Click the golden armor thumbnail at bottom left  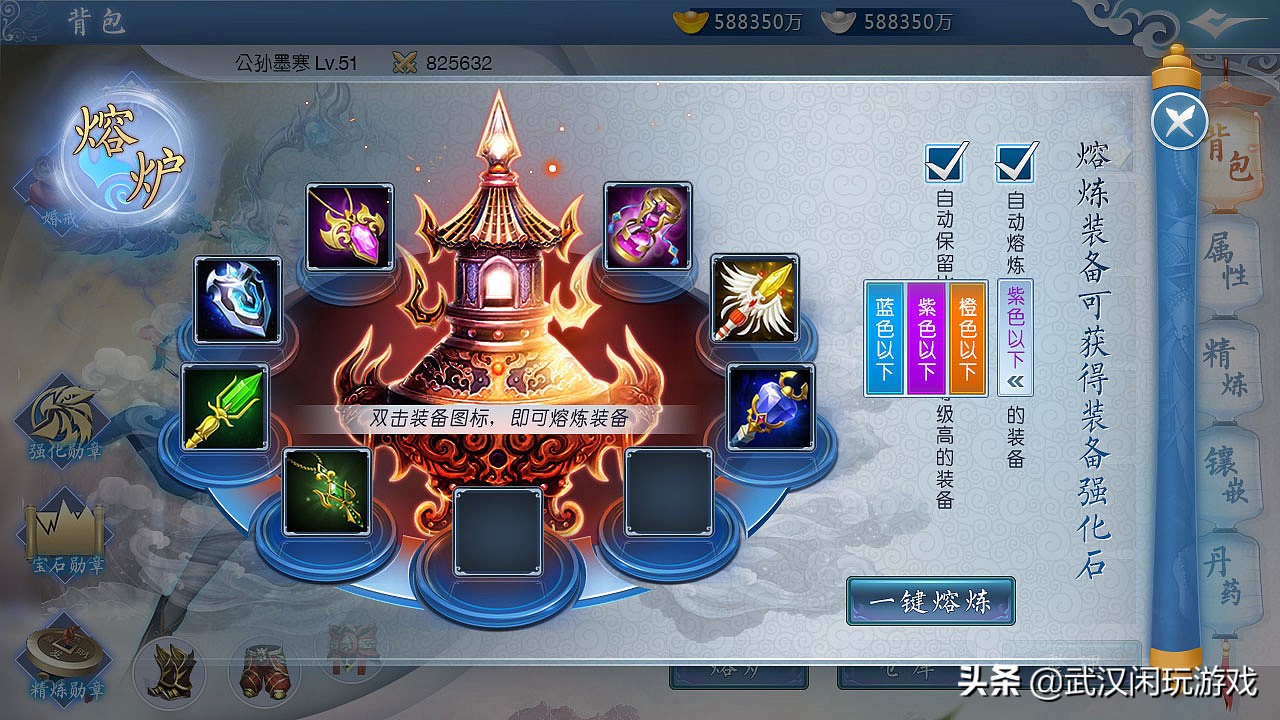point(169,672)
